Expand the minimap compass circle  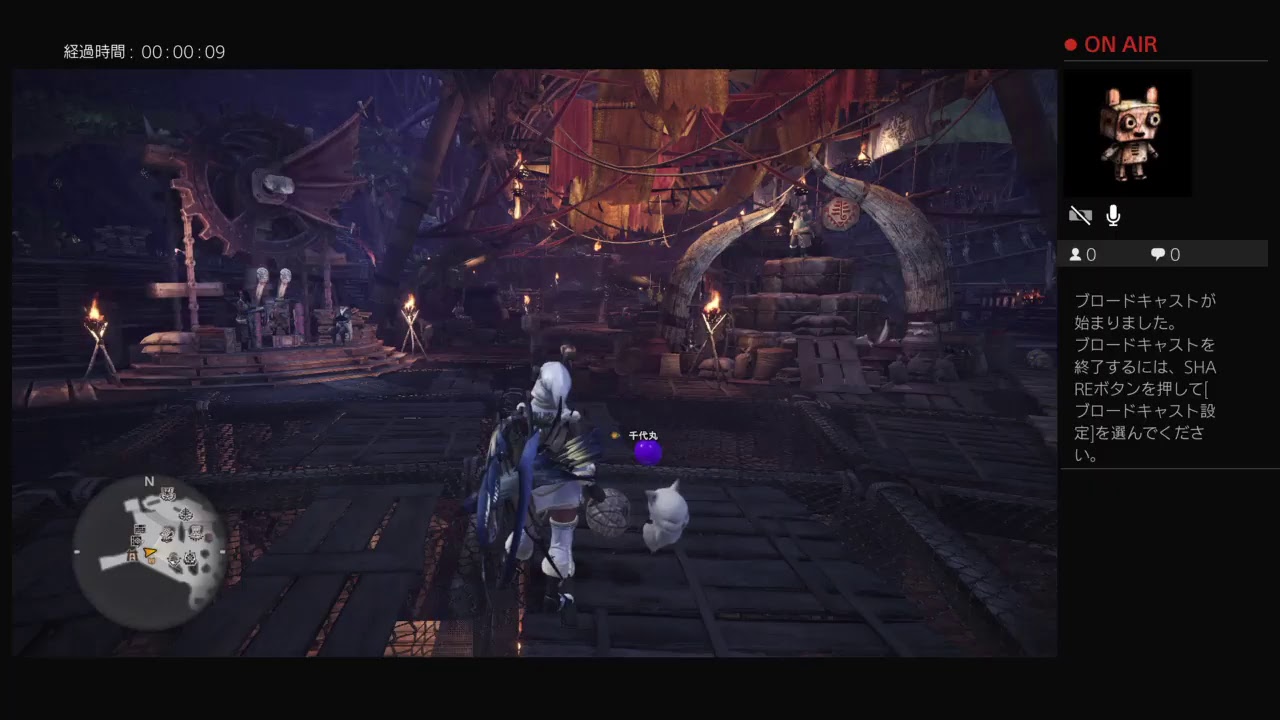coord(152,550)
